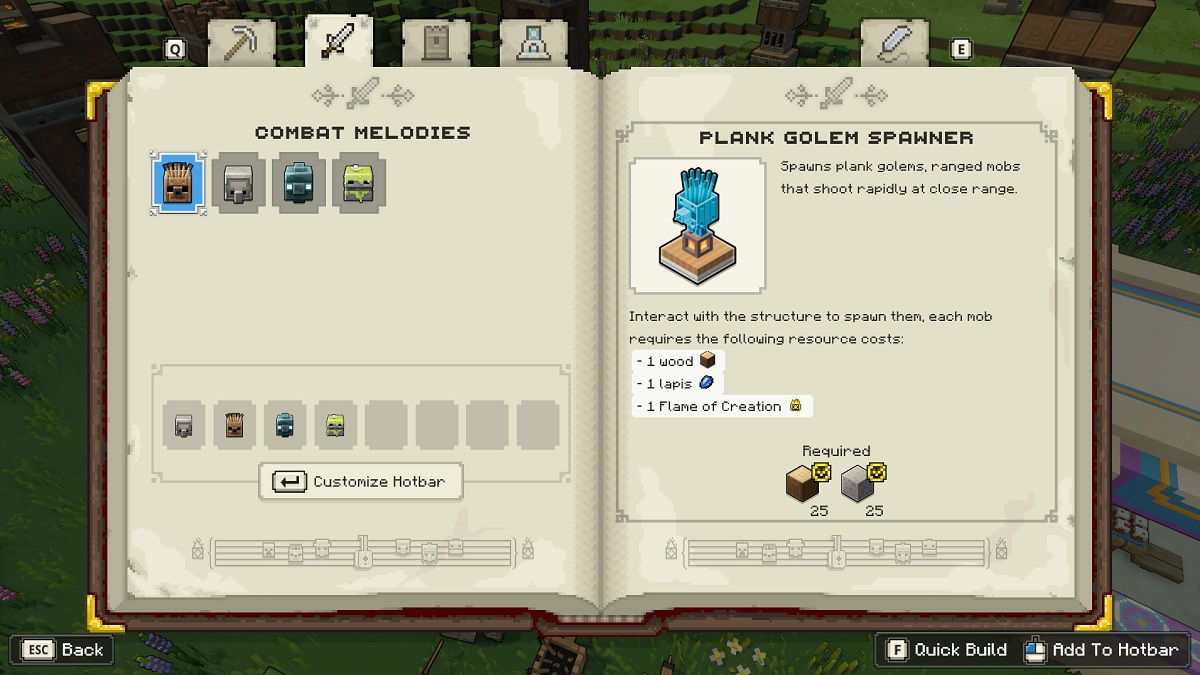
Task: View the Plank Golem Spawner preview image
Action: 696,226
